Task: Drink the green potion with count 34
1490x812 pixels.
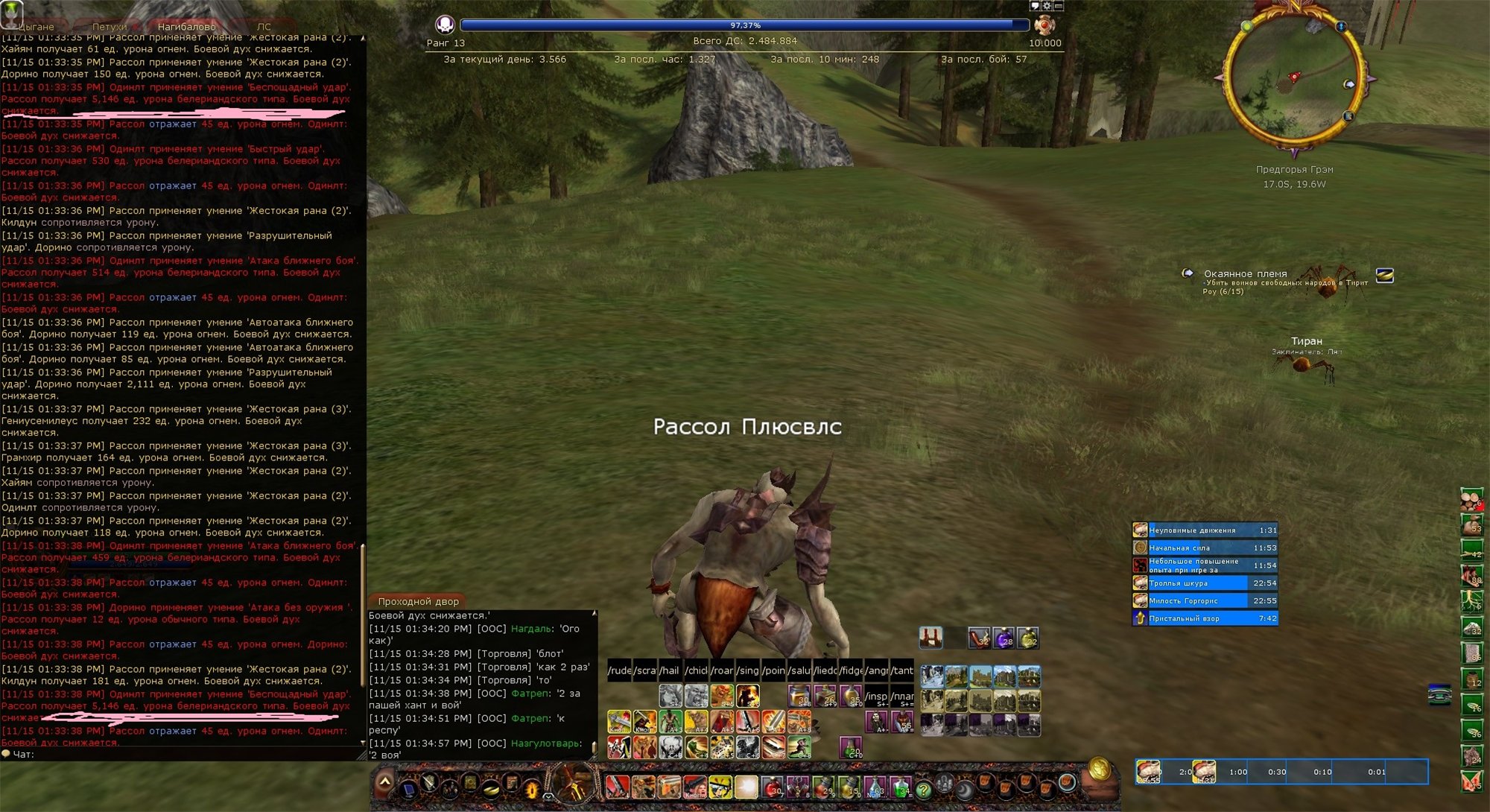Action: pos(901,787)
